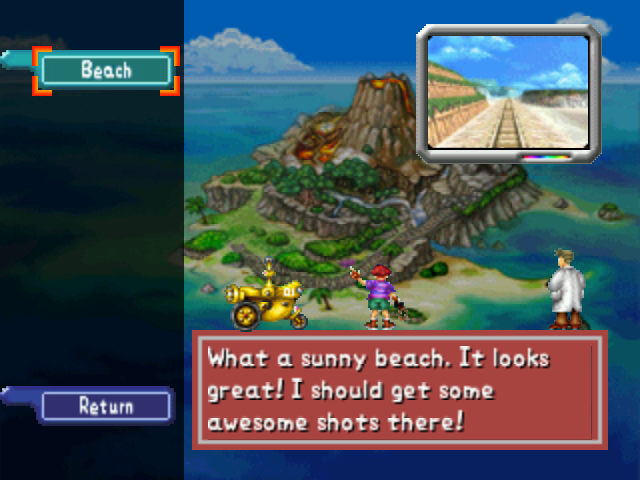Choose the Return option
This screenshot has height=480, width=640.
point(106,406)
